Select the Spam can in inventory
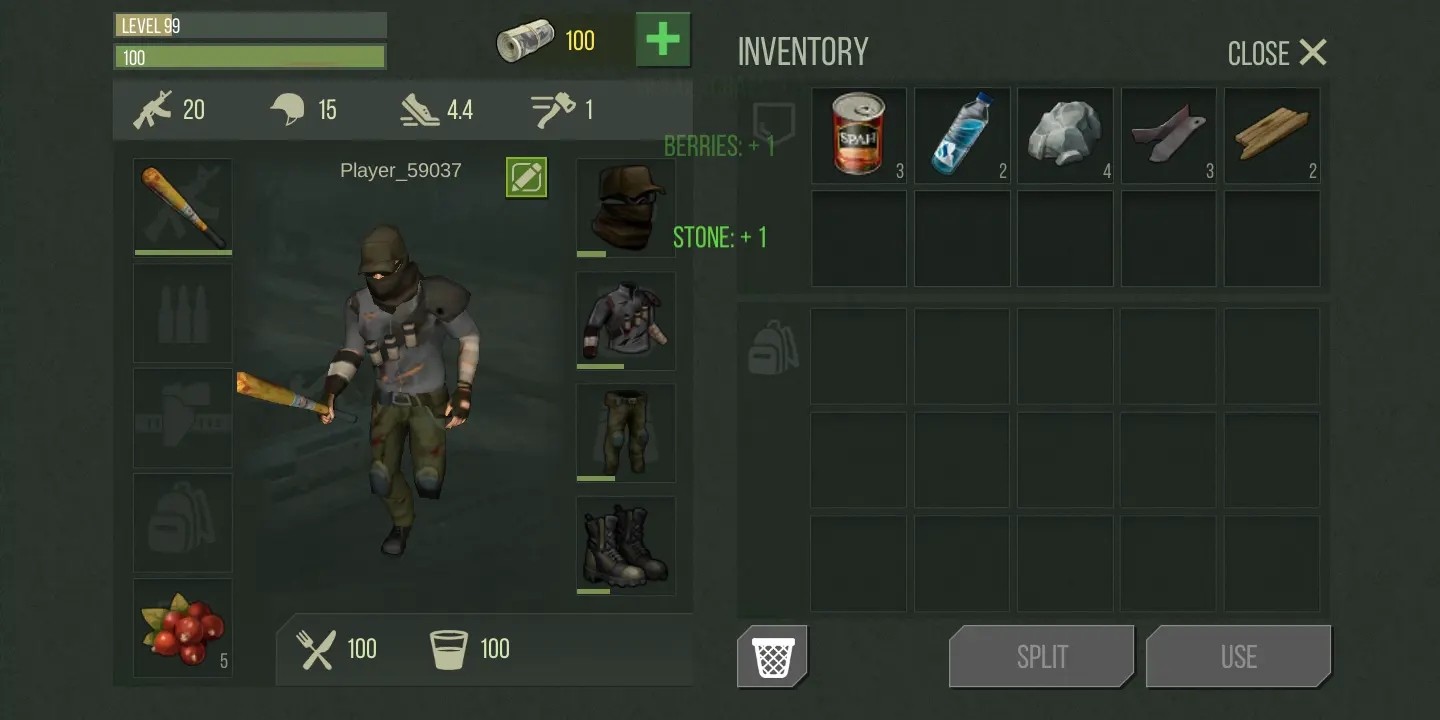Screen dimensions: 1440x720 (x=859, y=135)
